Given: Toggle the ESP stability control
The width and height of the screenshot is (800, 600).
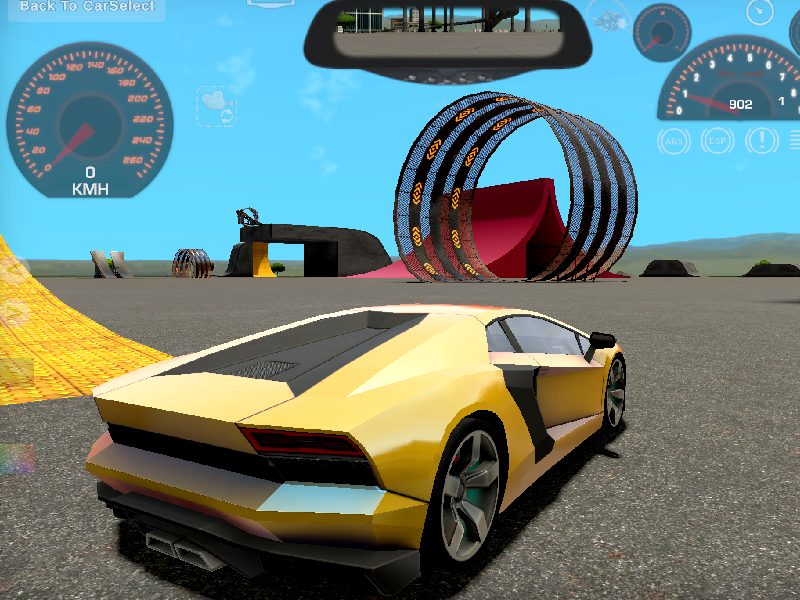Looking at the screenshot, I should click(717, 141).
